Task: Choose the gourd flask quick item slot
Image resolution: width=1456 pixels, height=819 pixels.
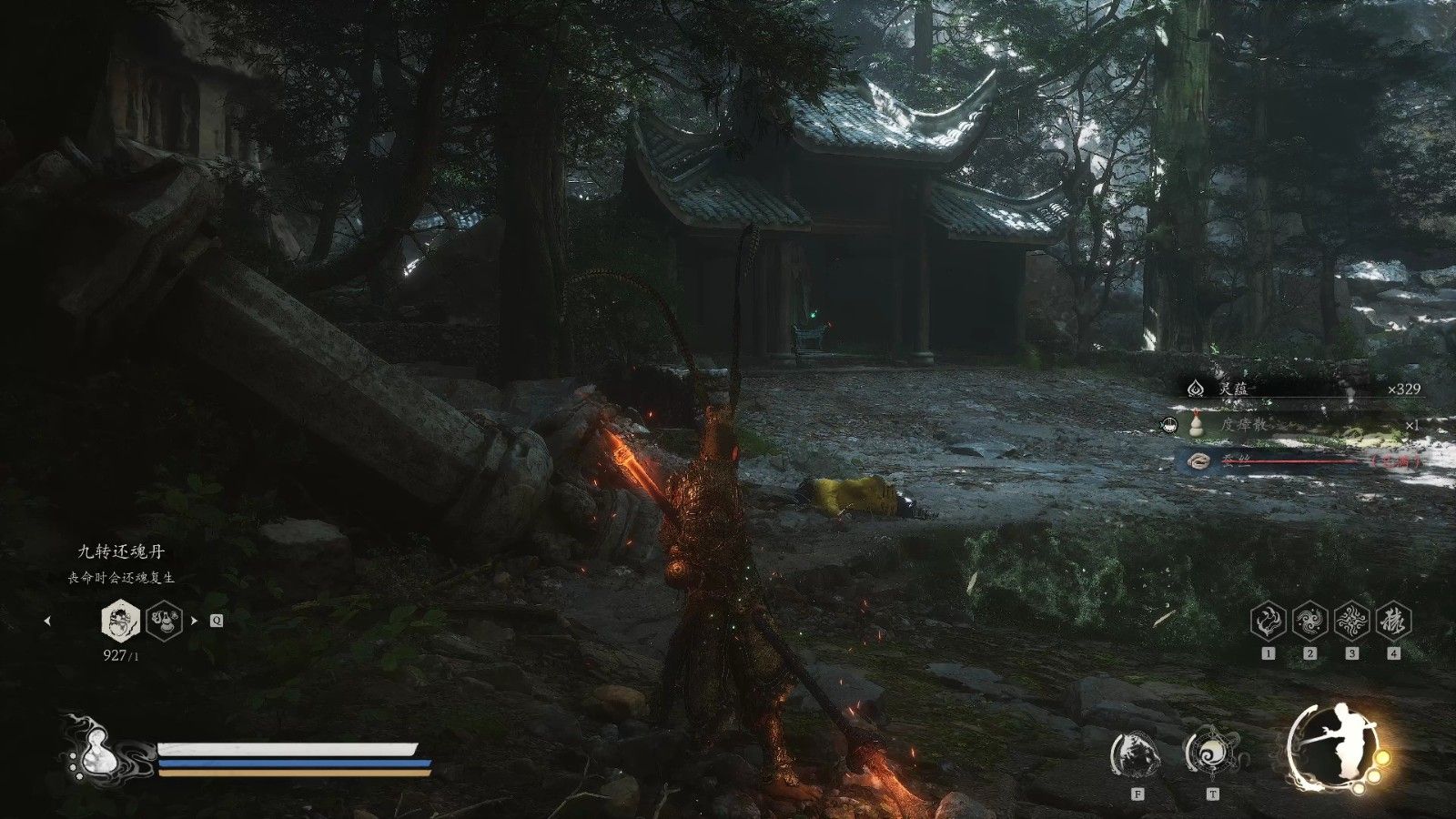Action: point(164,621)
